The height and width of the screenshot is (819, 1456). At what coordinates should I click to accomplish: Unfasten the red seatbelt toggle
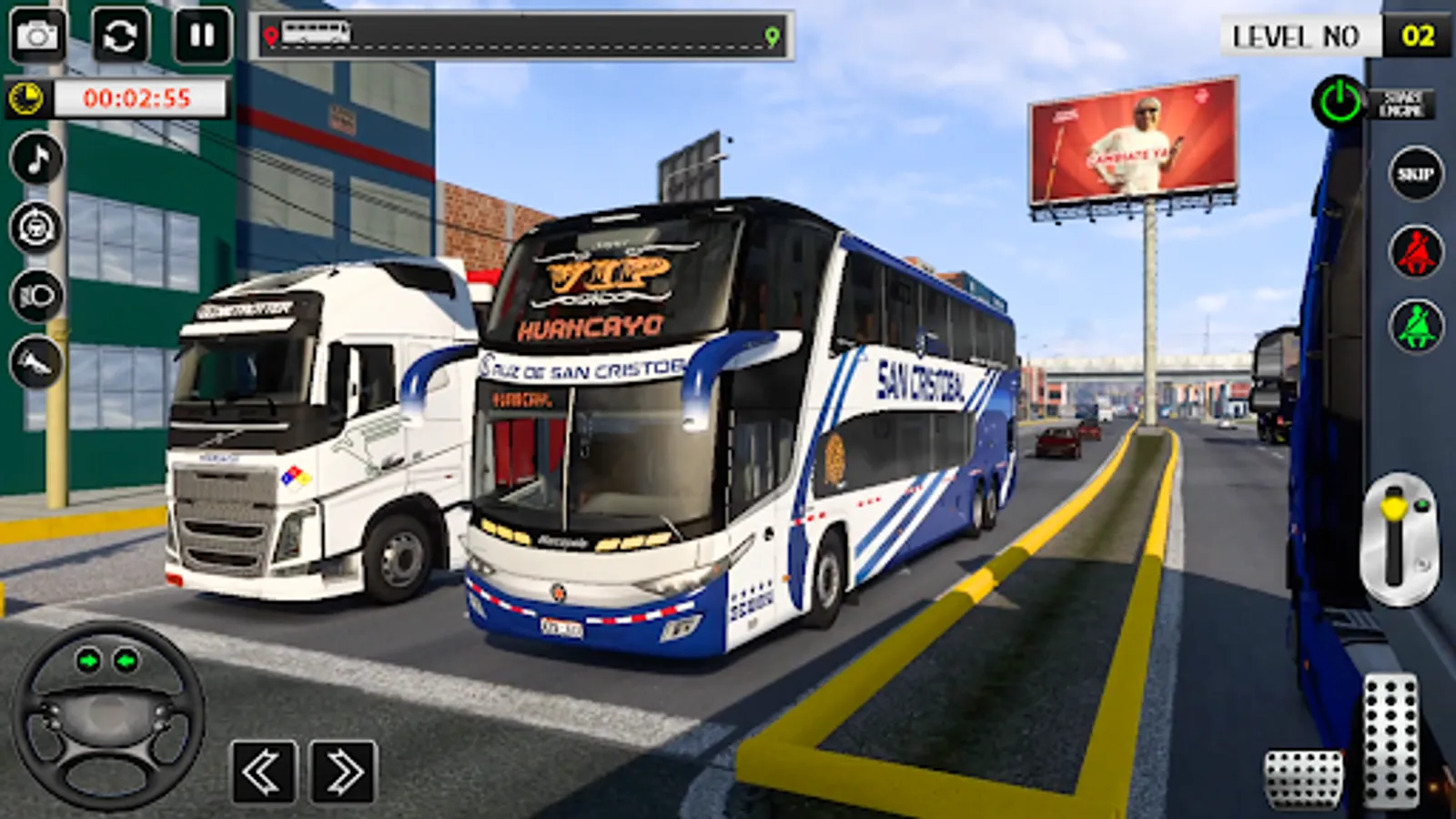coord(1415,250)
